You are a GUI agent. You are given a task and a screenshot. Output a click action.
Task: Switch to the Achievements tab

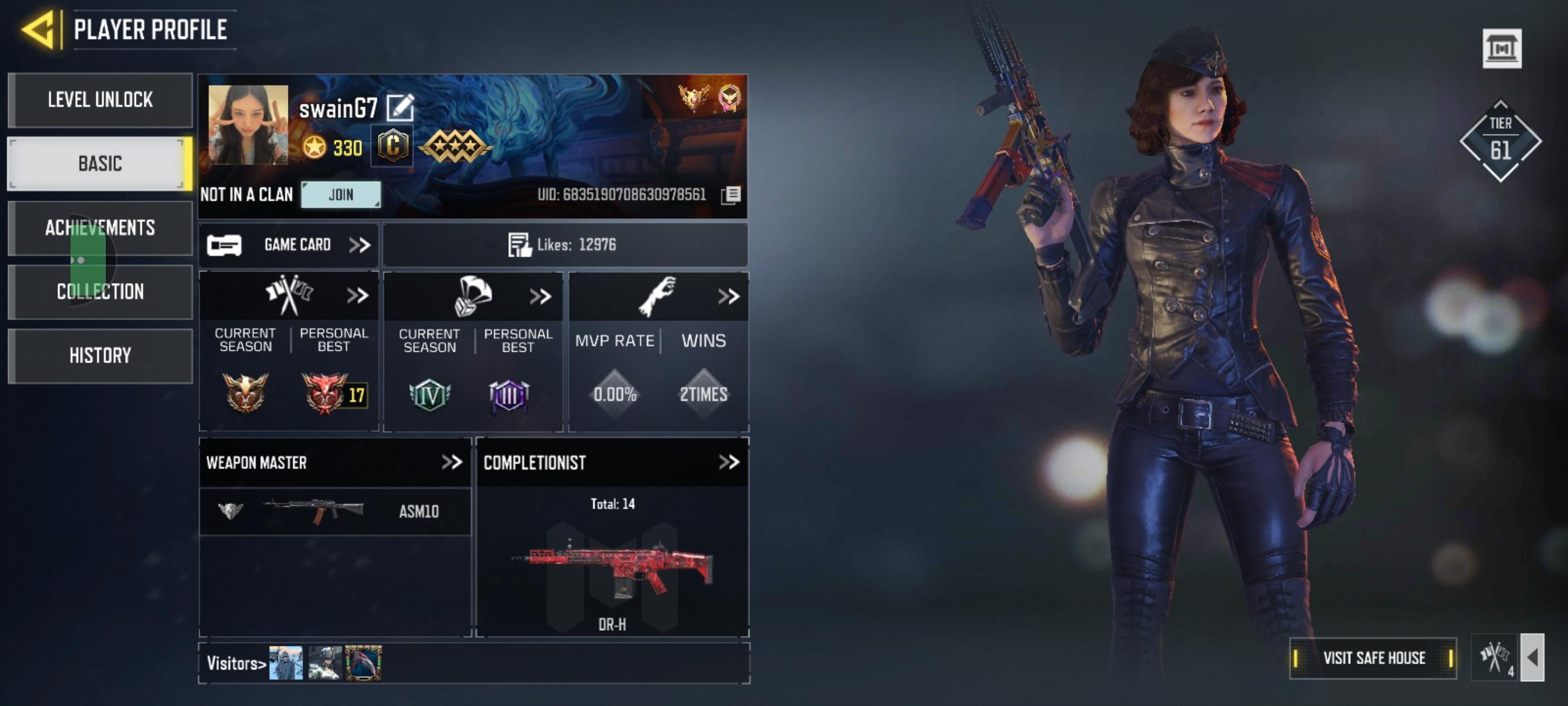[100, 227]
